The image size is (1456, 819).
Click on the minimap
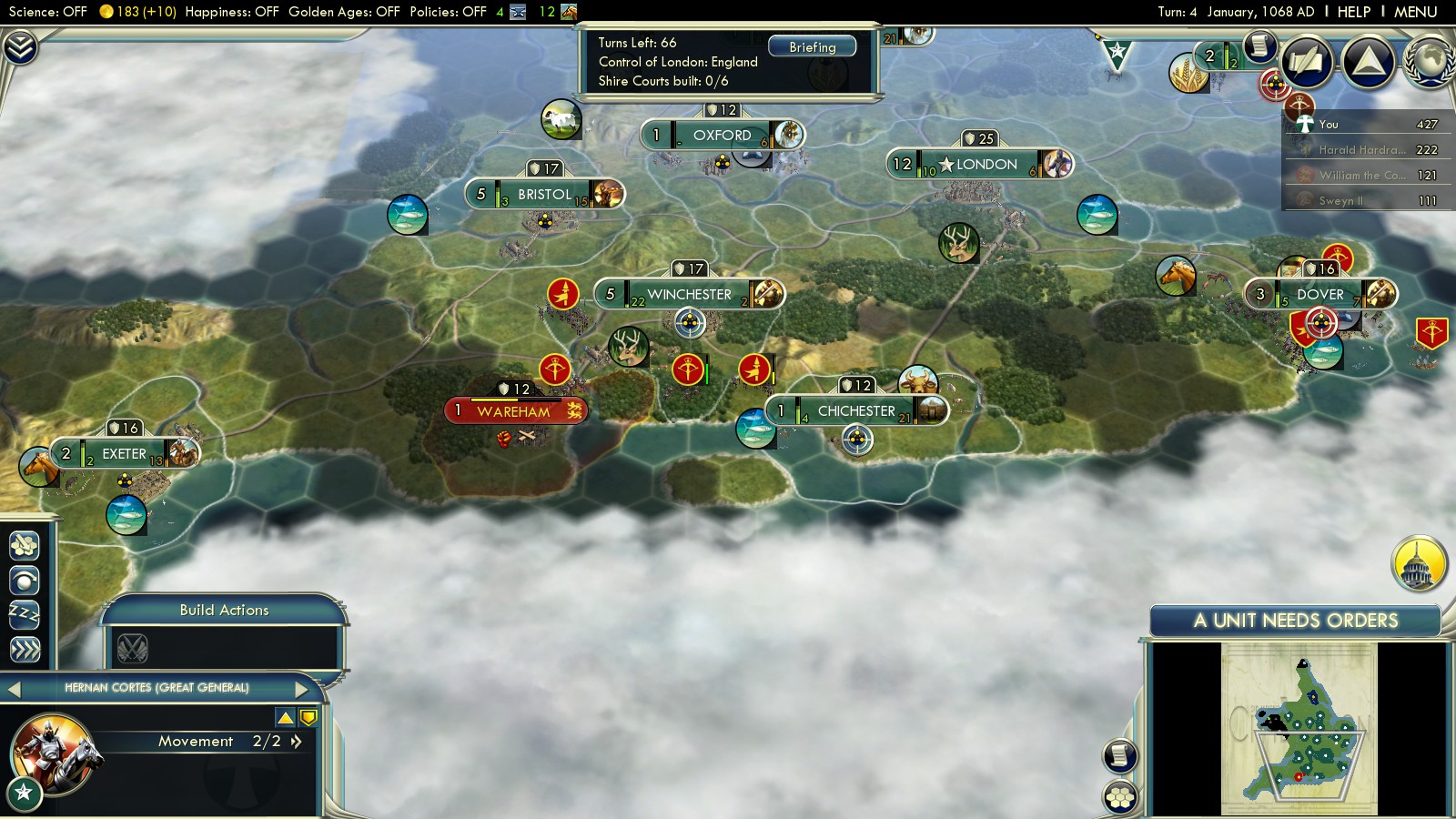[1299, 728]
